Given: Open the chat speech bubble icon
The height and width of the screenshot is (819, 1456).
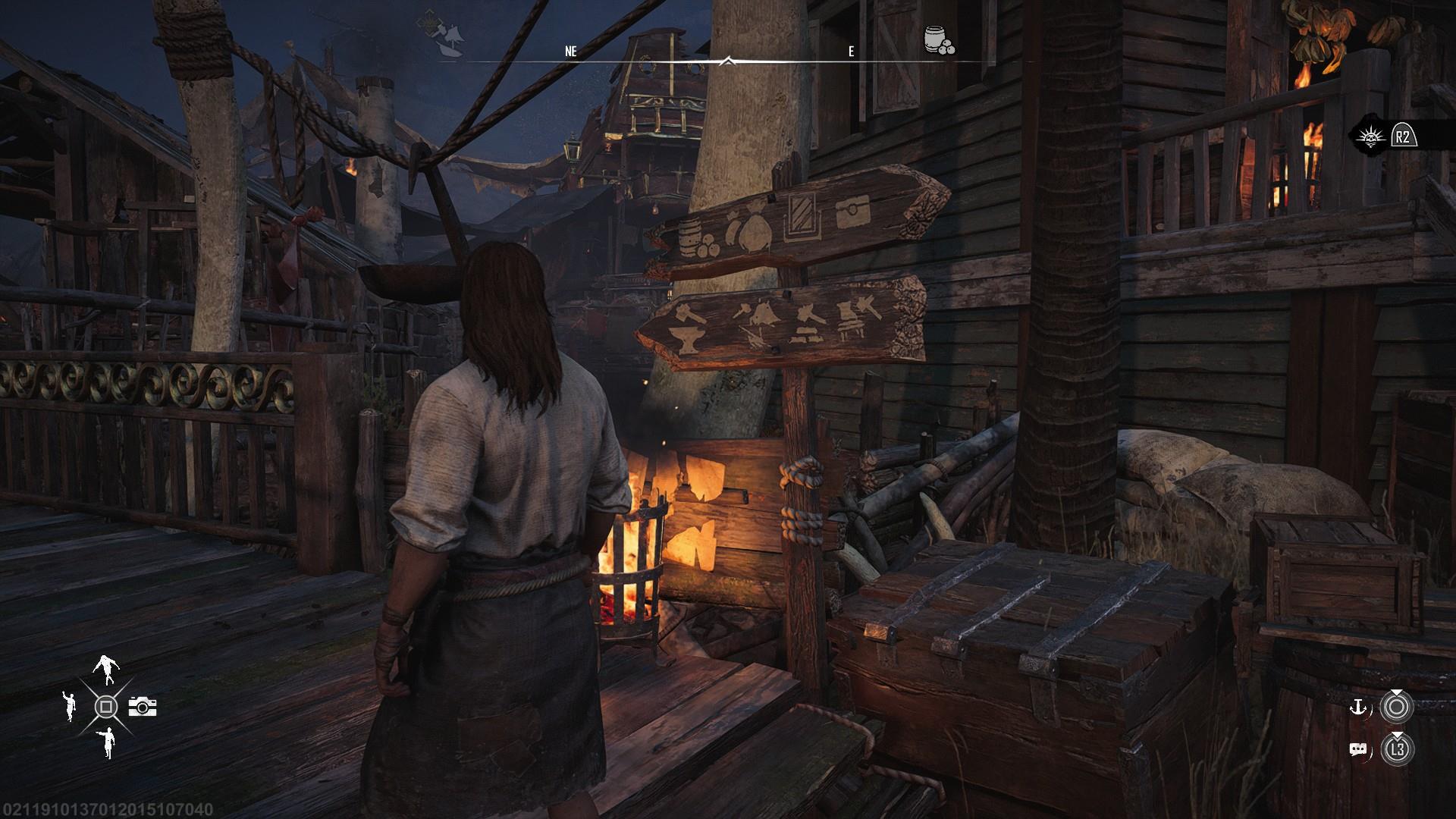Looking at the screenshot, I should pos(1357,750).
